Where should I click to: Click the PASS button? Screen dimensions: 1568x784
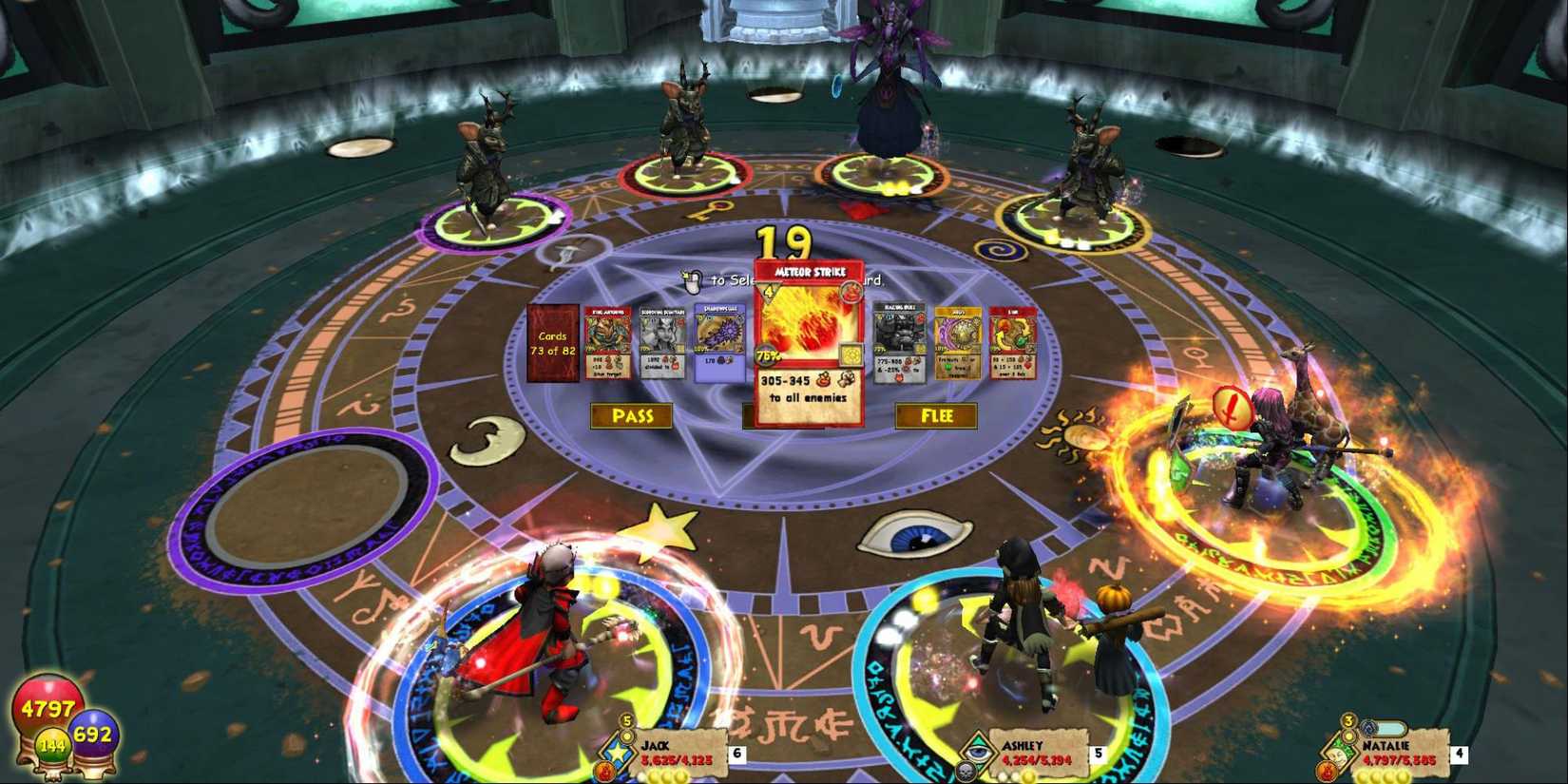632,414
